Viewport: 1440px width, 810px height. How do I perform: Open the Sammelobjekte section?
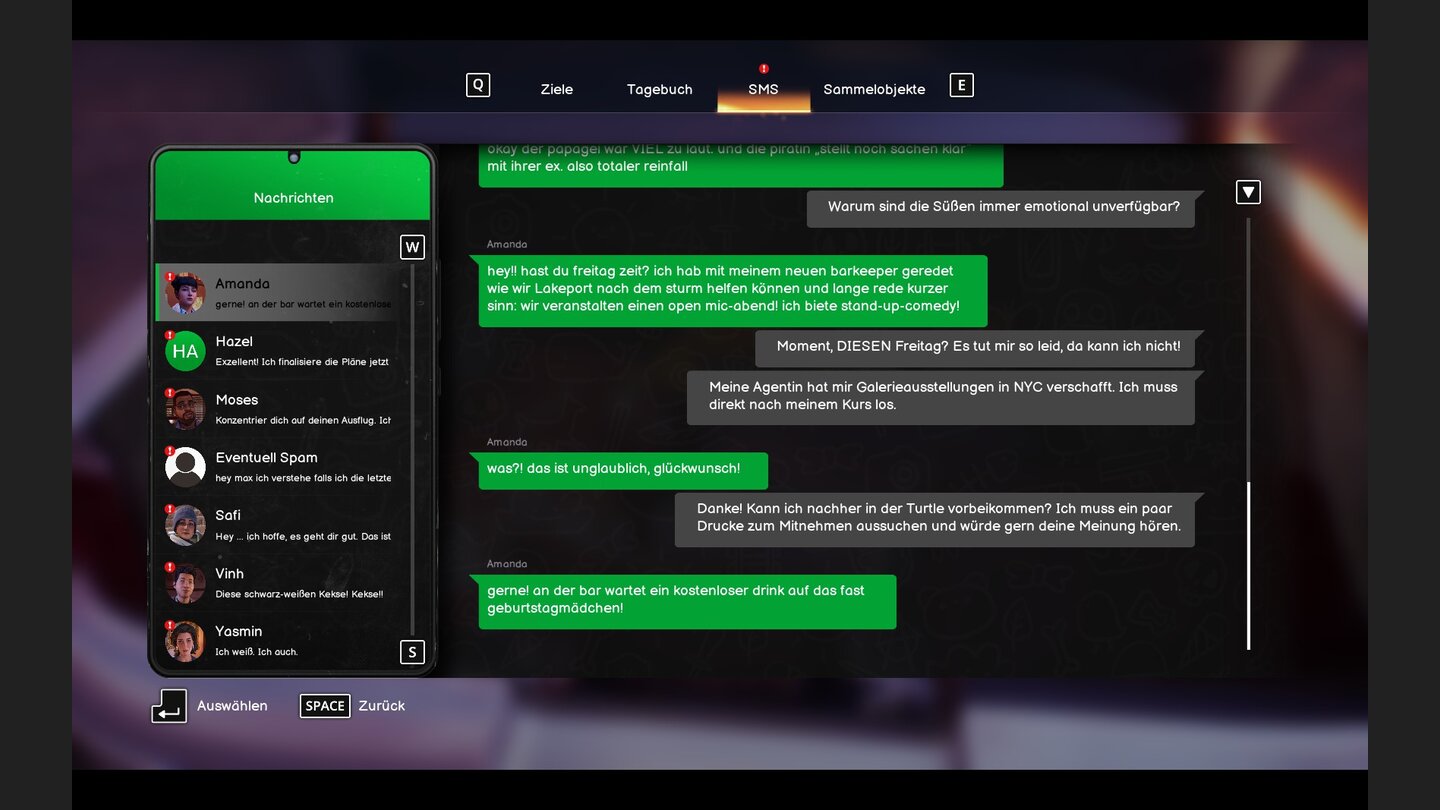click(x=874, y=89)
